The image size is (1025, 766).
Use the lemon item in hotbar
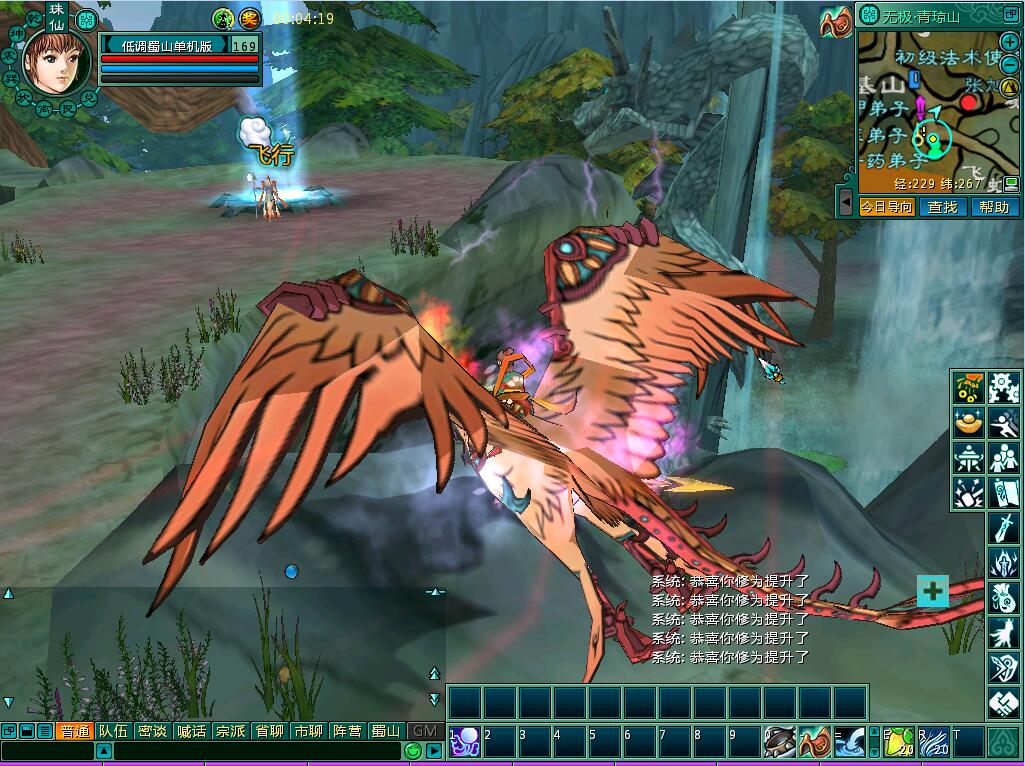pos(898,742)
